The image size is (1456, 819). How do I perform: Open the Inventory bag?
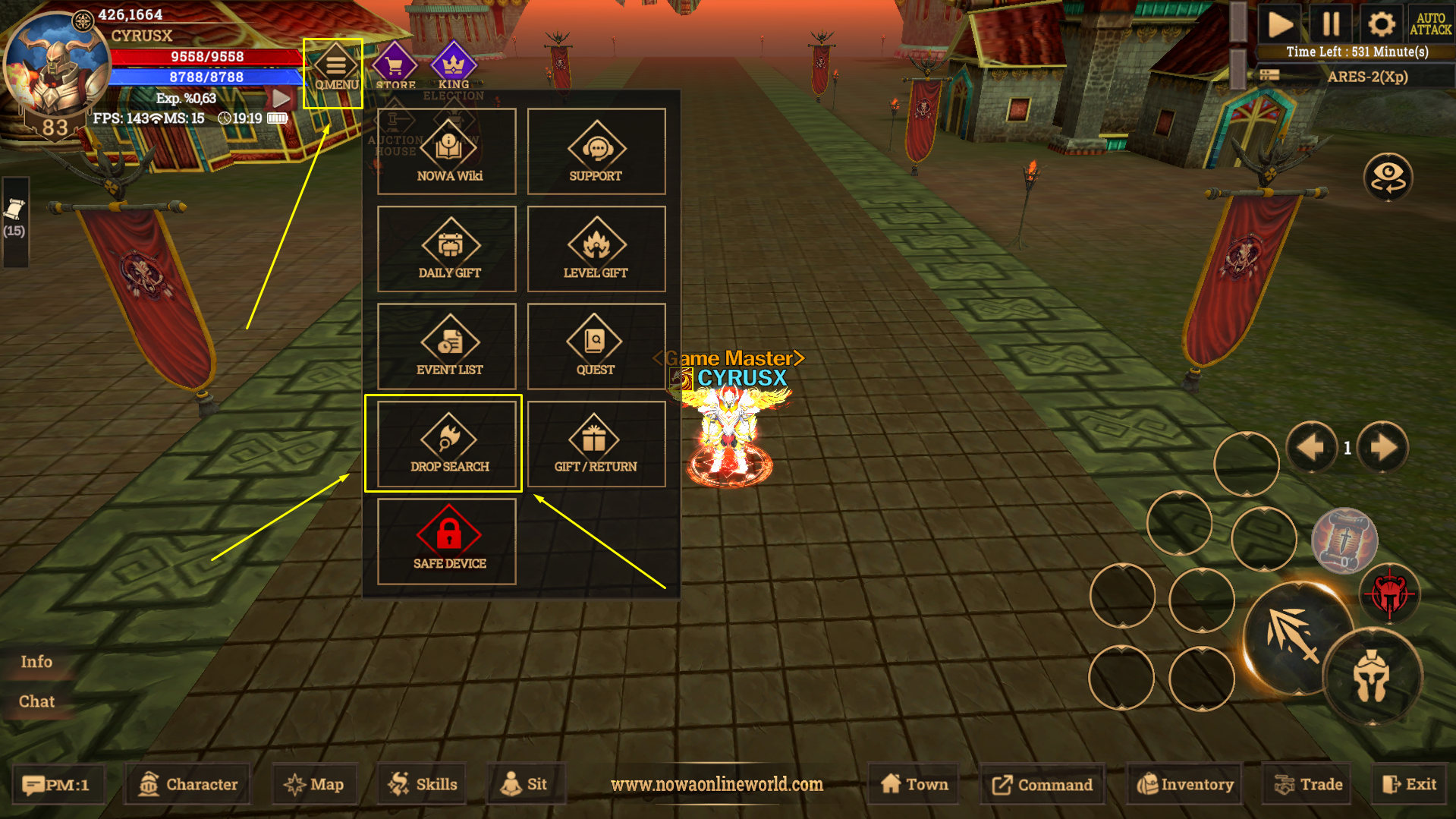point(1185,784)
